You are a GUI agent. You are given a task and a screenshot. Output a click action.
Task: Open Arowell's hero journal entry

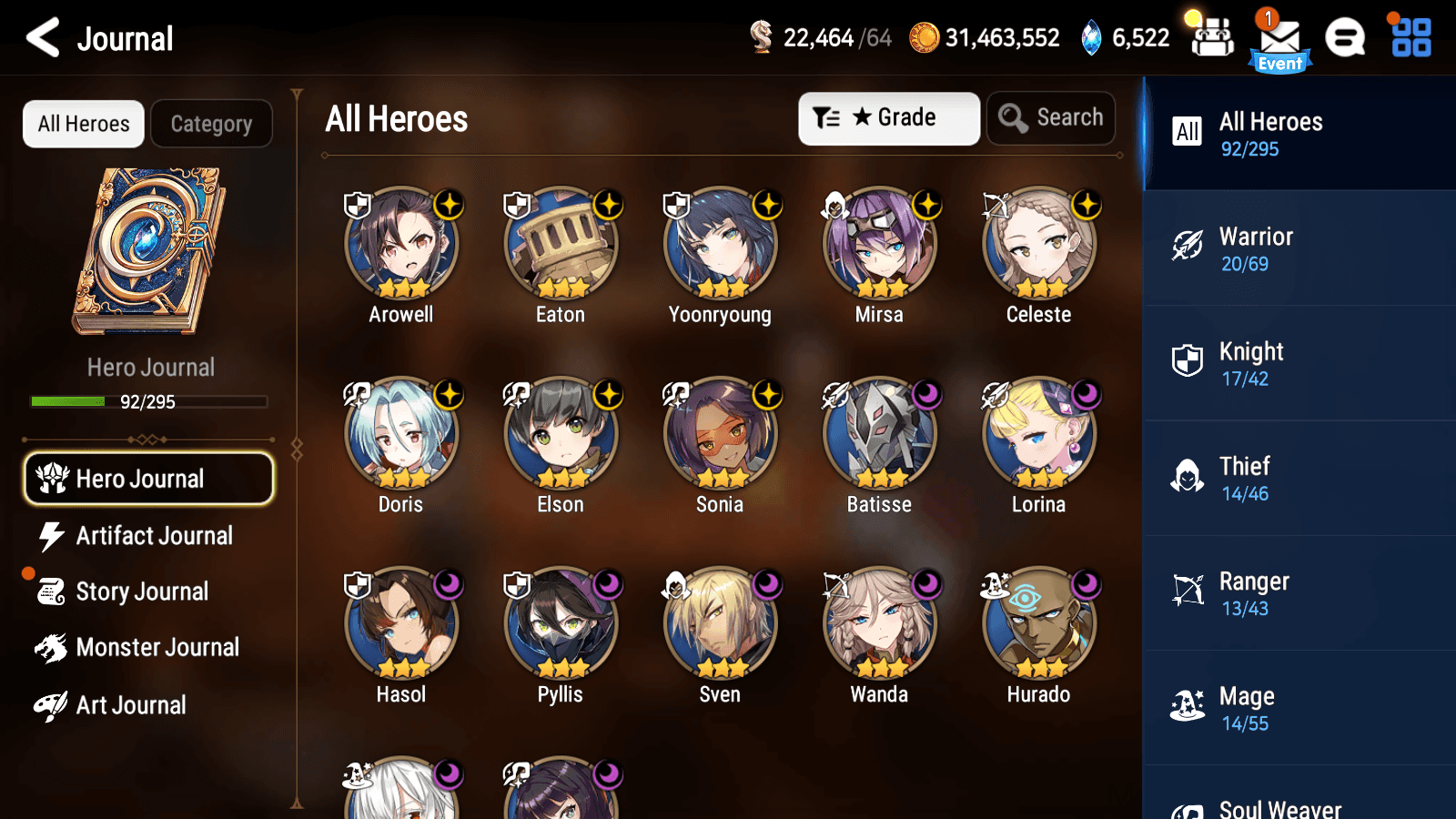coord(401,244)
